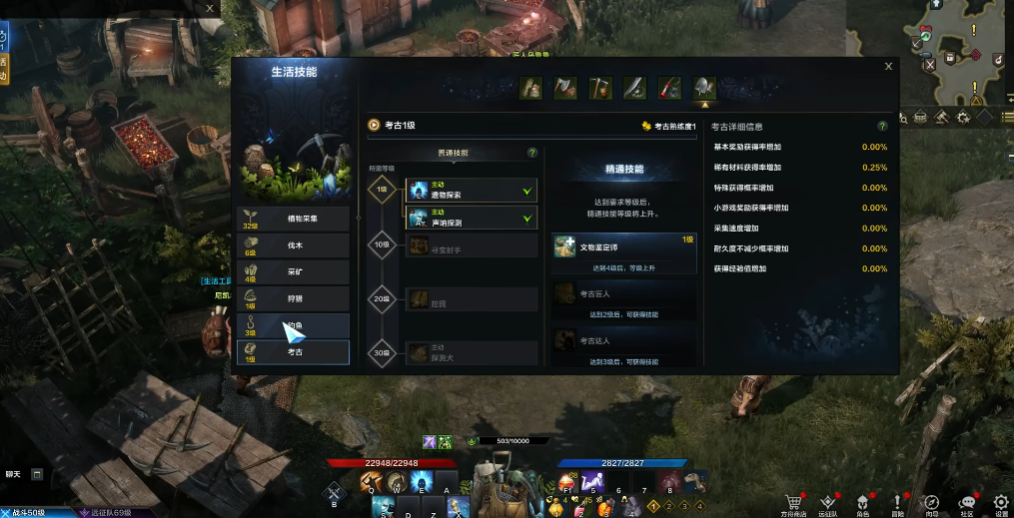The height and width of the screenshot is (518, 1014).
Task: Choose the axe logging tool icon
Action: [x=566, y=88]
